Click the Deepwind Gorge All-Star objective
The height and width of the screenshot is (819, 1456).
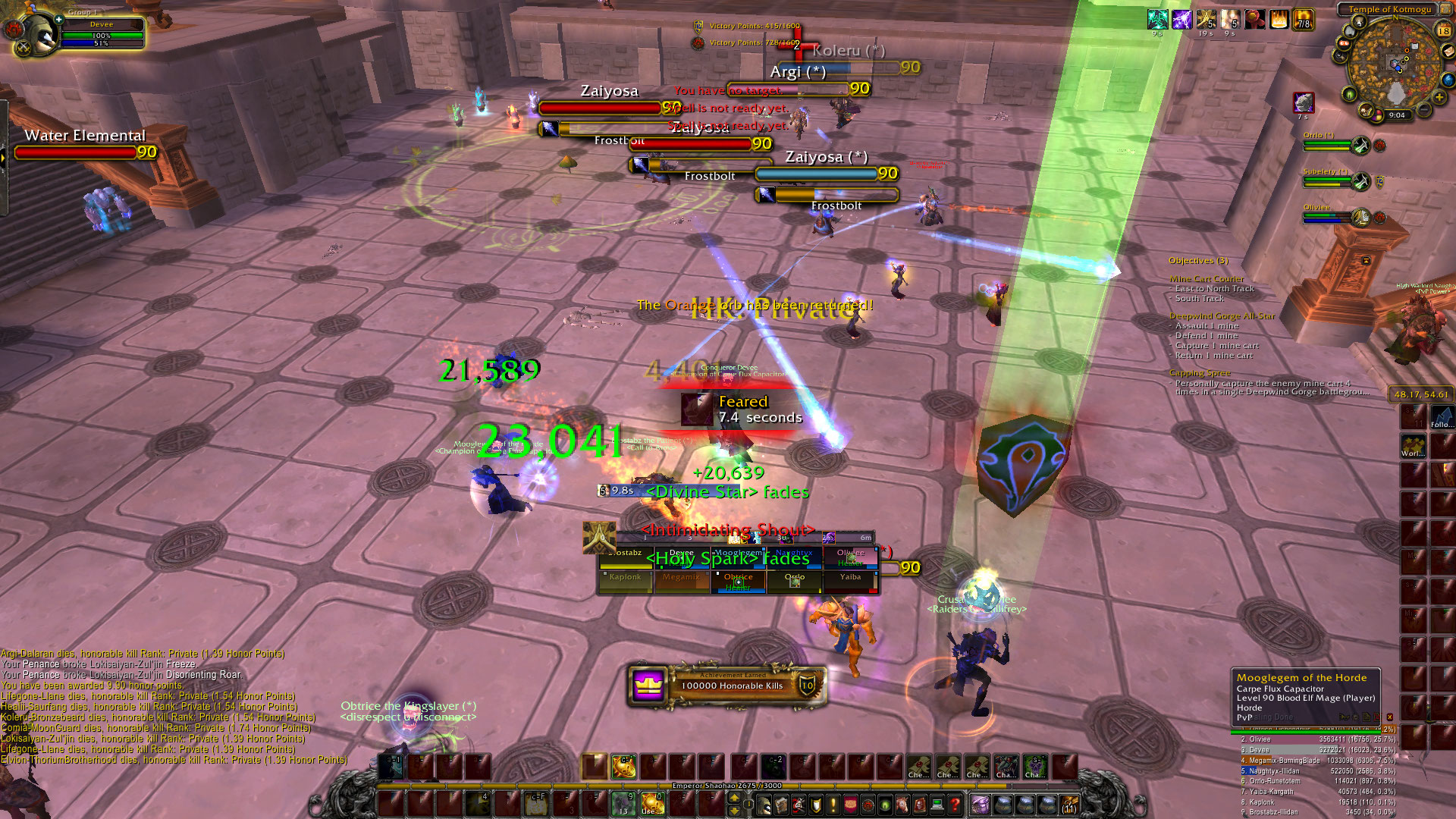[1222, 315]
